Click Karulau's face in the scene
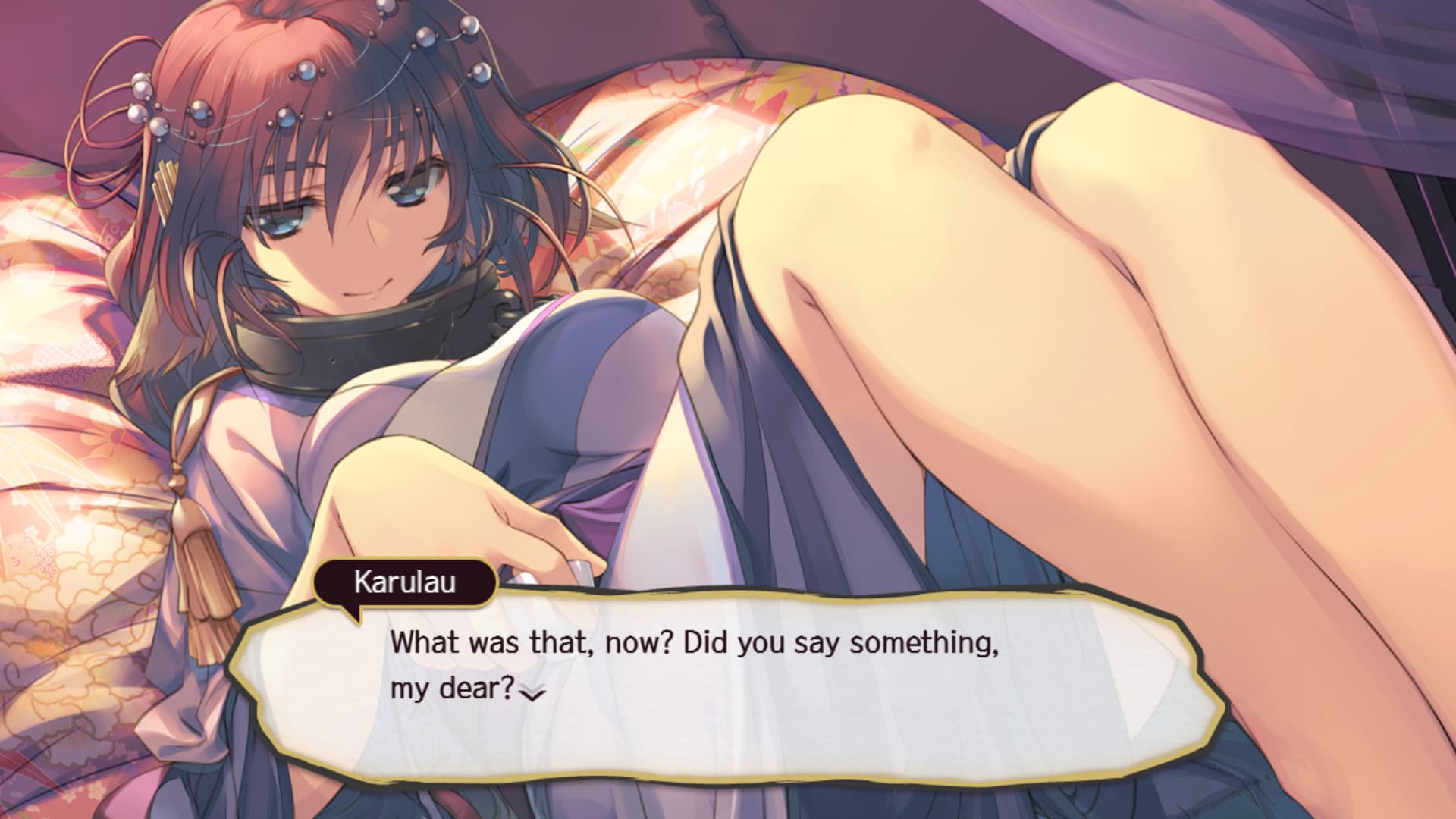The width and height of the screenshot is (1456, 819). (349, 227)
